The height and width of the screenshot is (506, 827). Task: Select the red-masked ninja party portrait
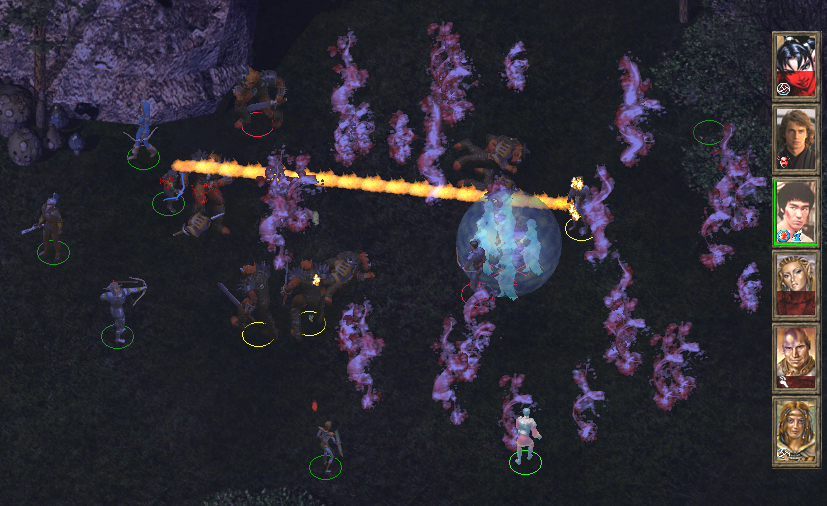click(x=796, y=67)
